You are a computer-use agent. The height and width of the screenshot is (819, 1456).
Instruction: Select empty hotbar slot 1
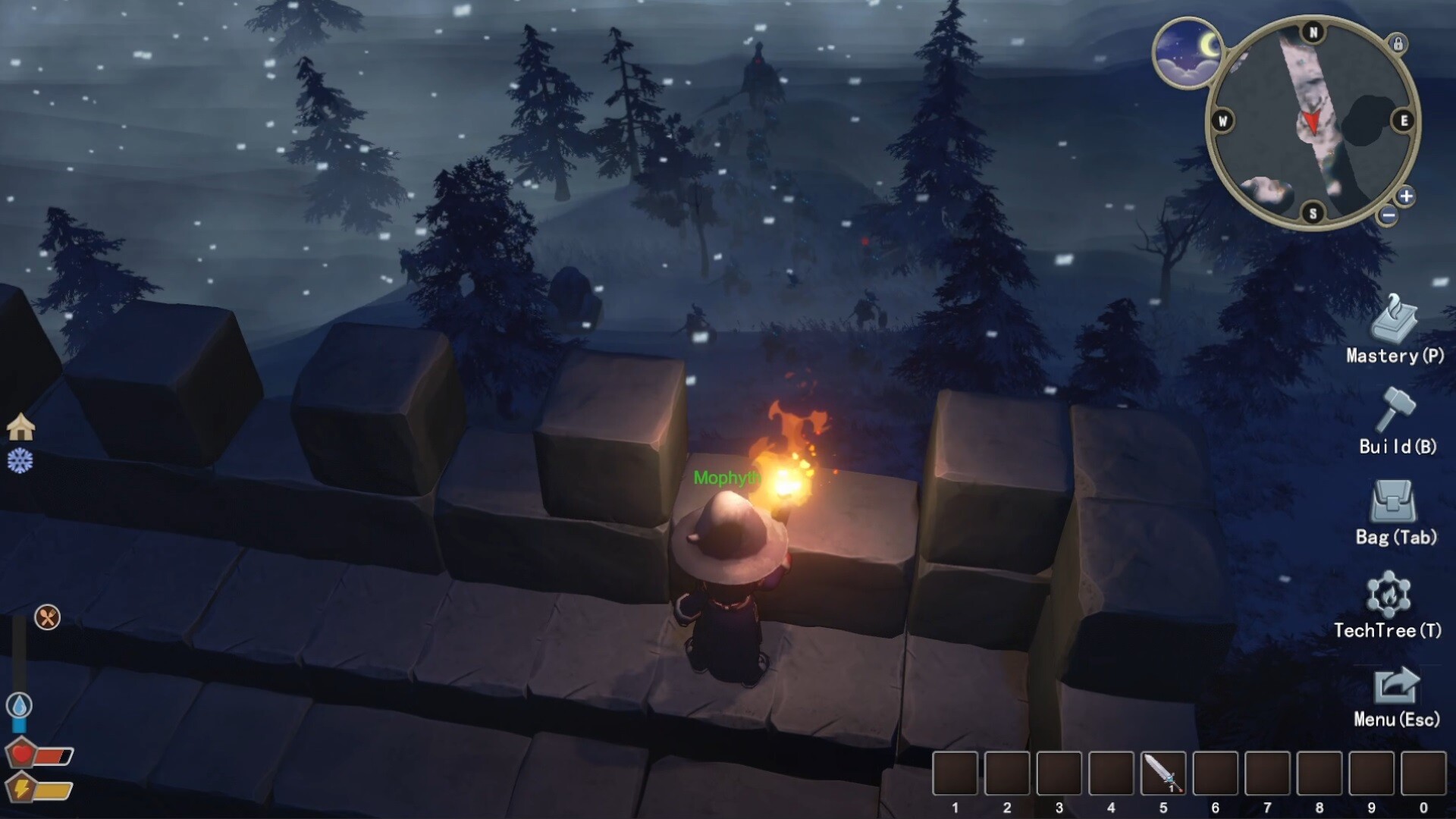(x=954, y=773)
